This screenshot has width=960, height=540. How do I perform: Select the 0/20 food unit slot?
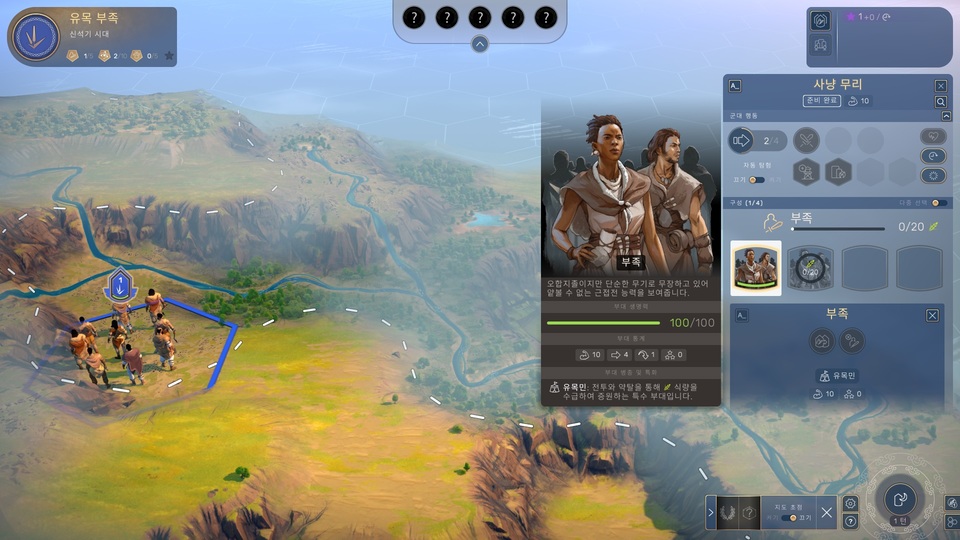click(x=809, y=268)
